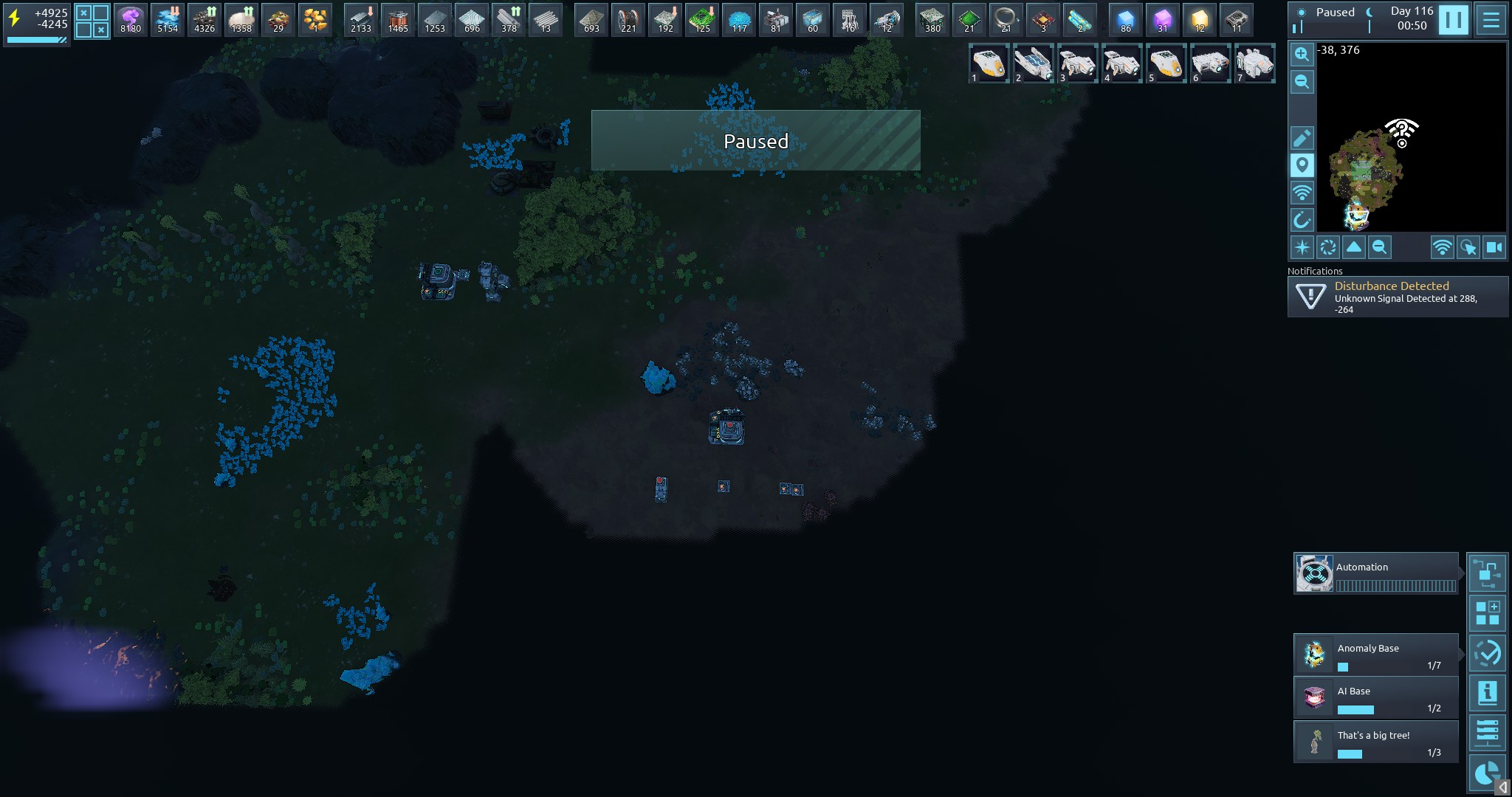Viewport: 1512px width, 797px height.
Task: Open the main hamburger menu
Action: (x=1491, y=20)
